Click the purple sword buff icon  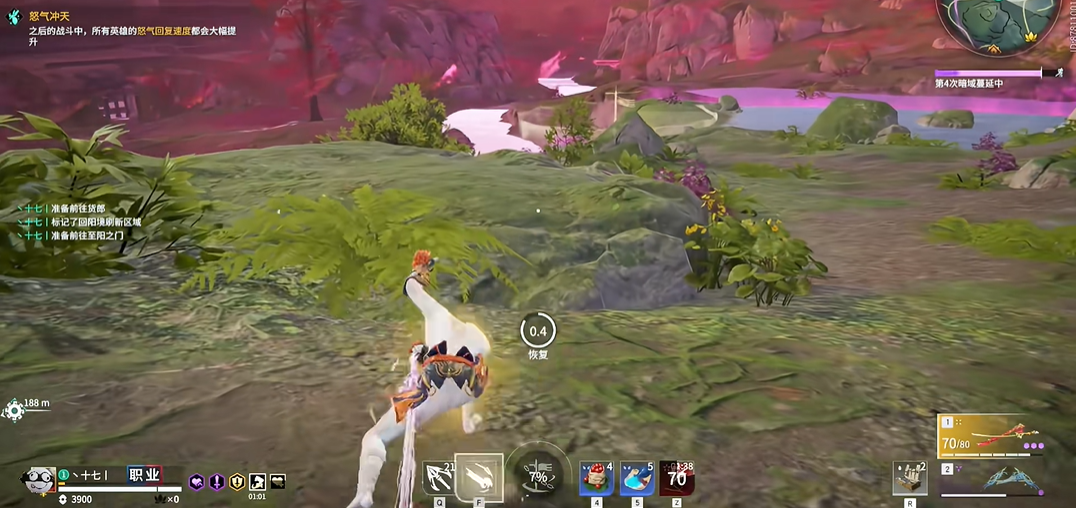217,482
